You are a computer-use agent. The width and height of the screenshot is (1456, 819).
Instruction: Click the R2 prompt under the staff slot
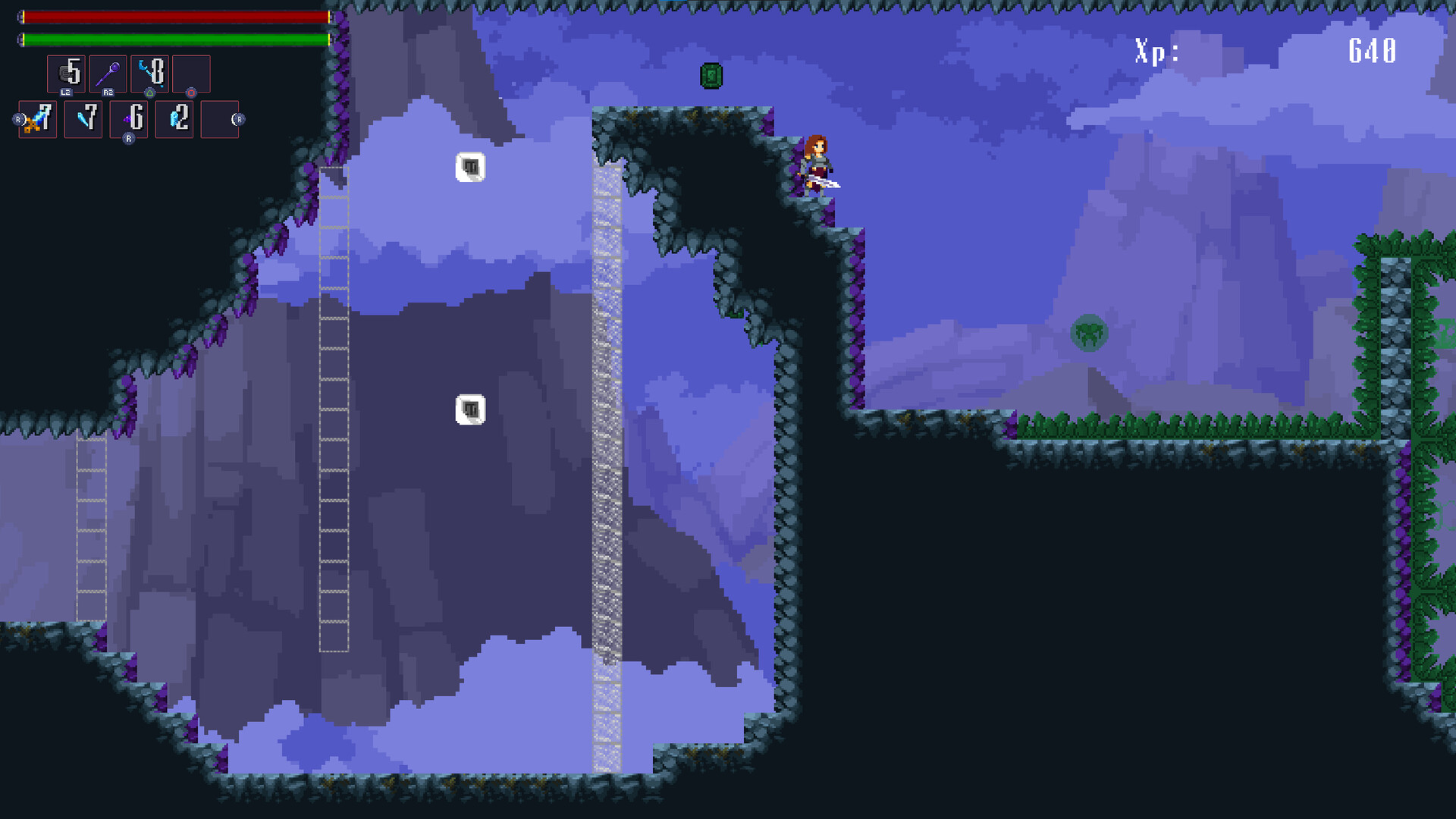point(108,91)
